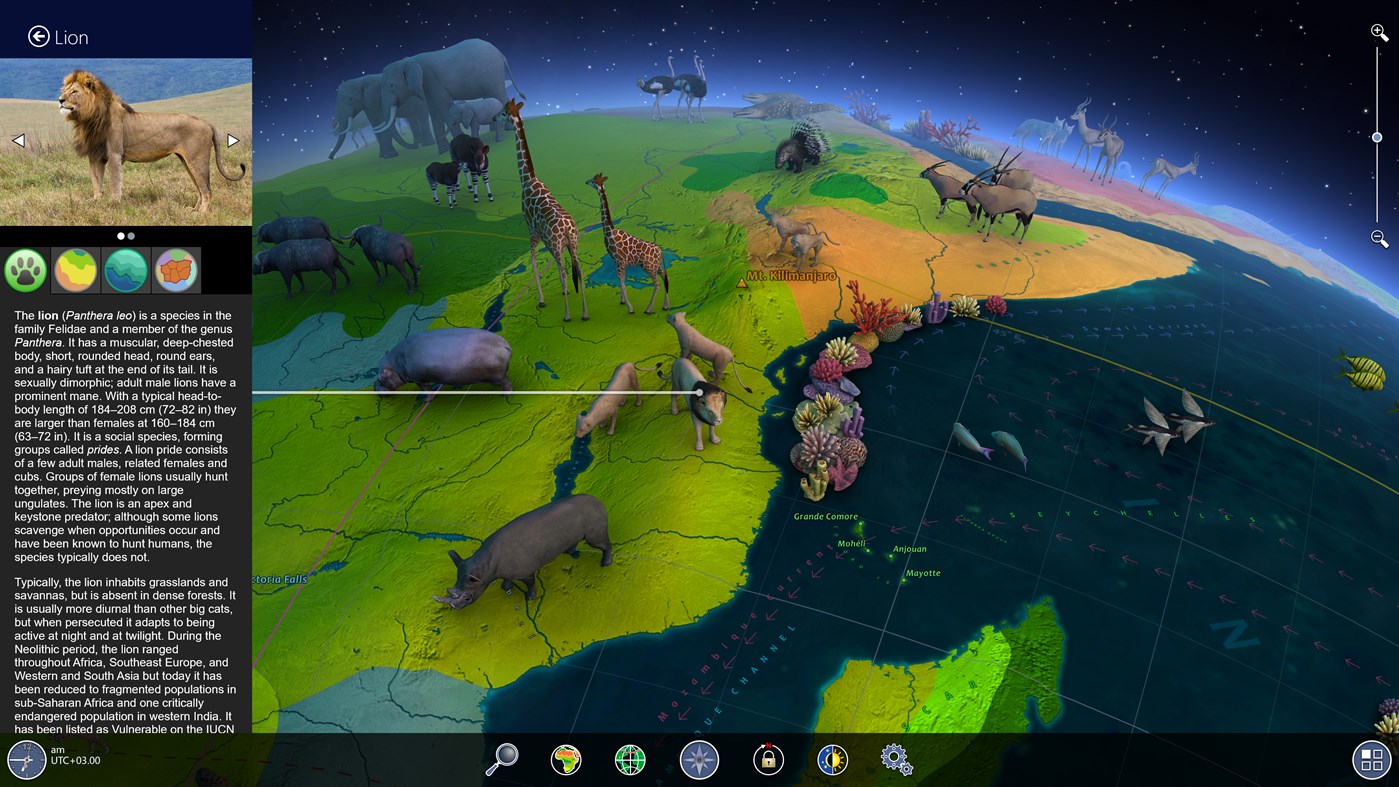Click the north lock icon

[x=766, y=759]
